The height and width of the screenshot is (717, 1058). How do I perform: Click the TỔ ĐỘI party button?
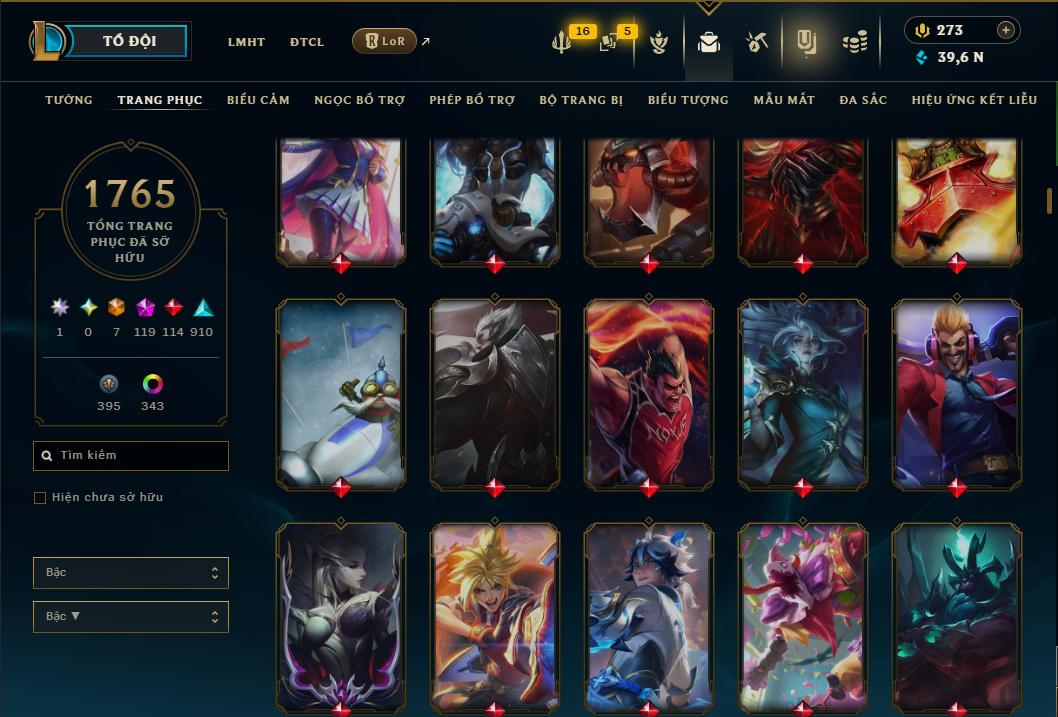point(129,42)
